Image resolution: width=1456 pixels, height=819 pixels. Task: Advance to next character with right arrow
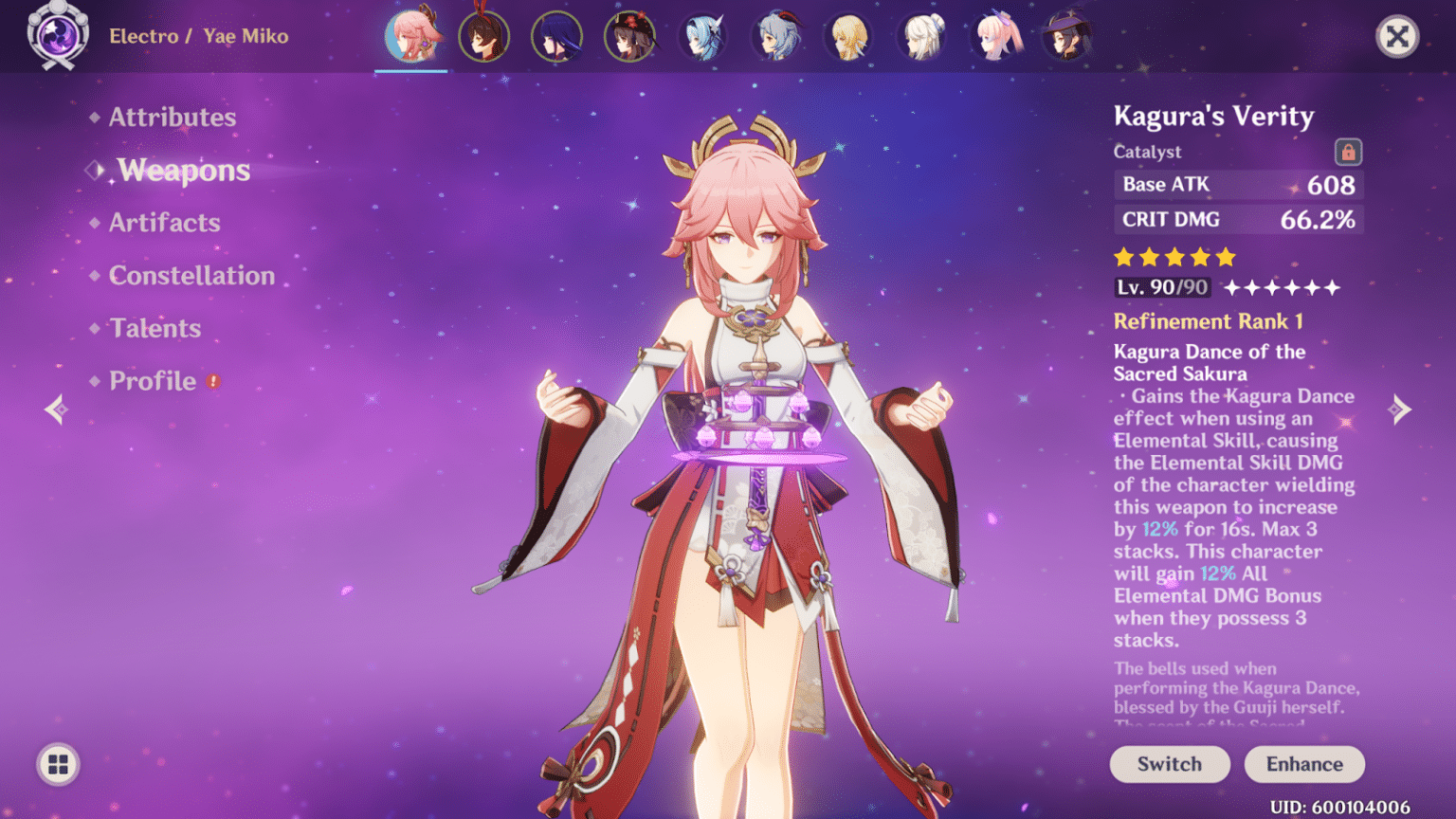point(1402,409)
